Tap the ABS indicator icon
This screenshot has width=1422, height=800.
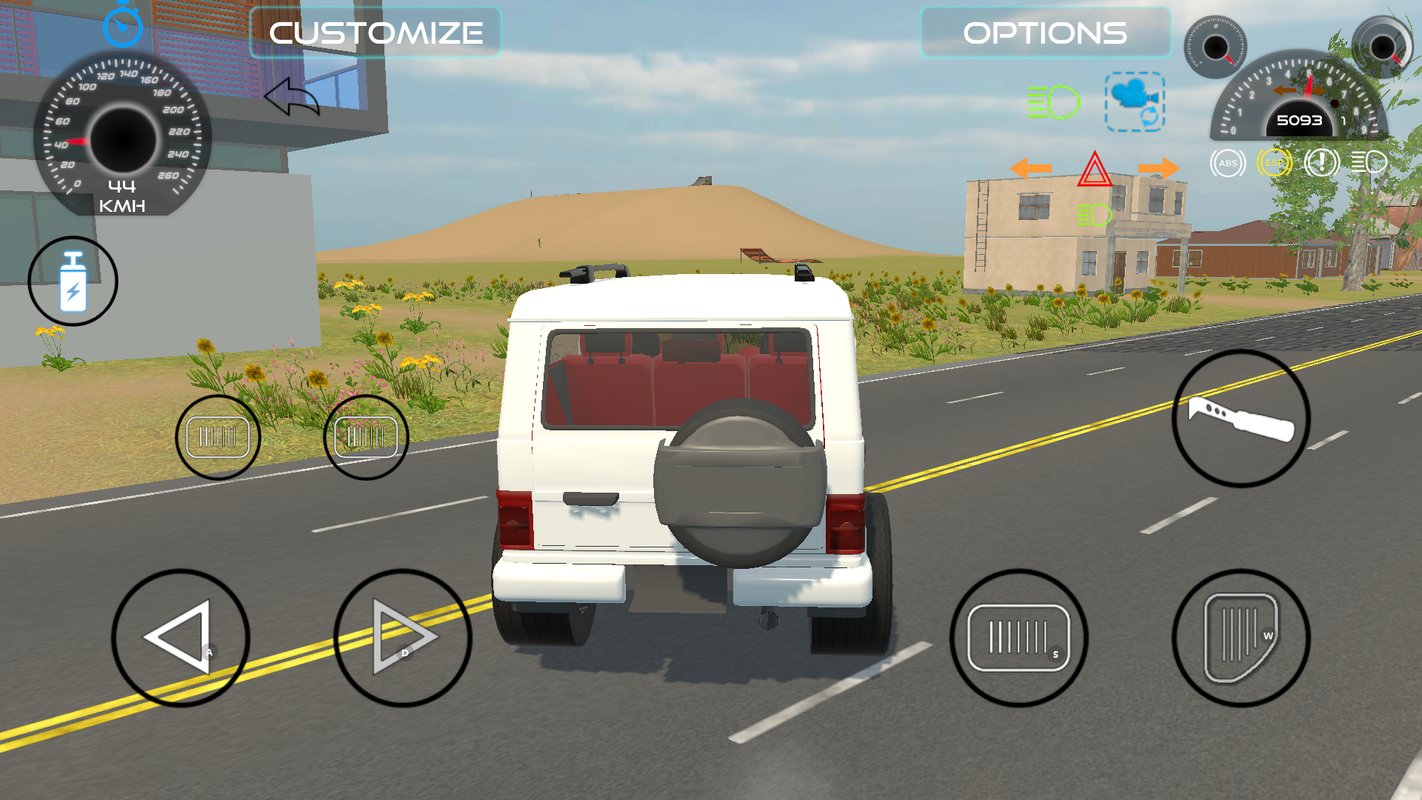(1226, 162)
